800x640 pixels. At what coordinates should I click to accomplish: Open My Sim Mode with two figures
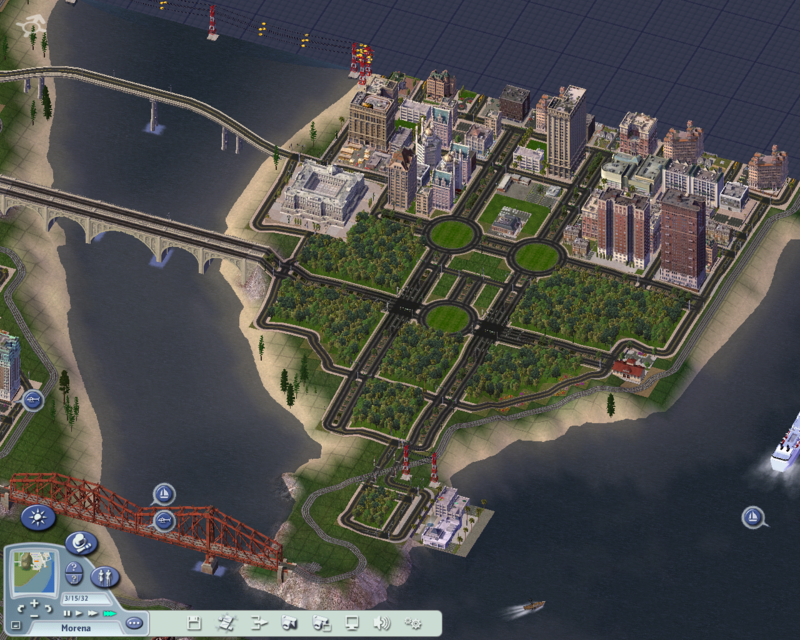[x=104, y=576]
